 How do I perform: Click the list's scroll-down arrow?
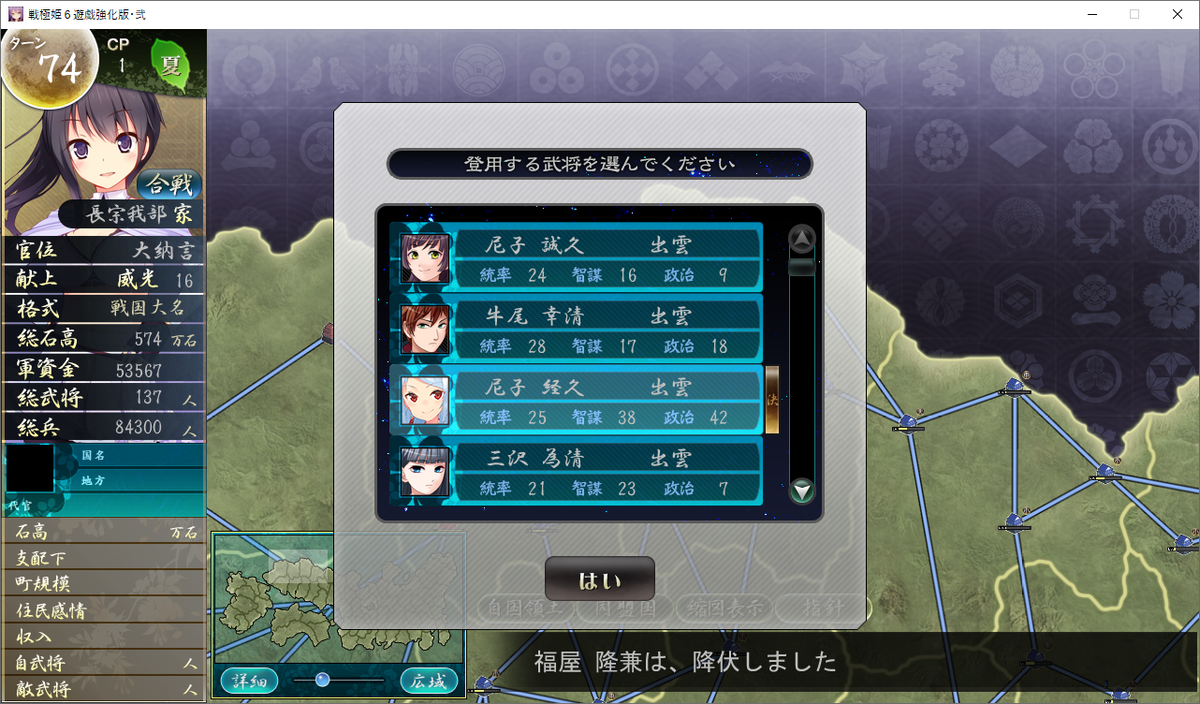click(x=802, y=491)
